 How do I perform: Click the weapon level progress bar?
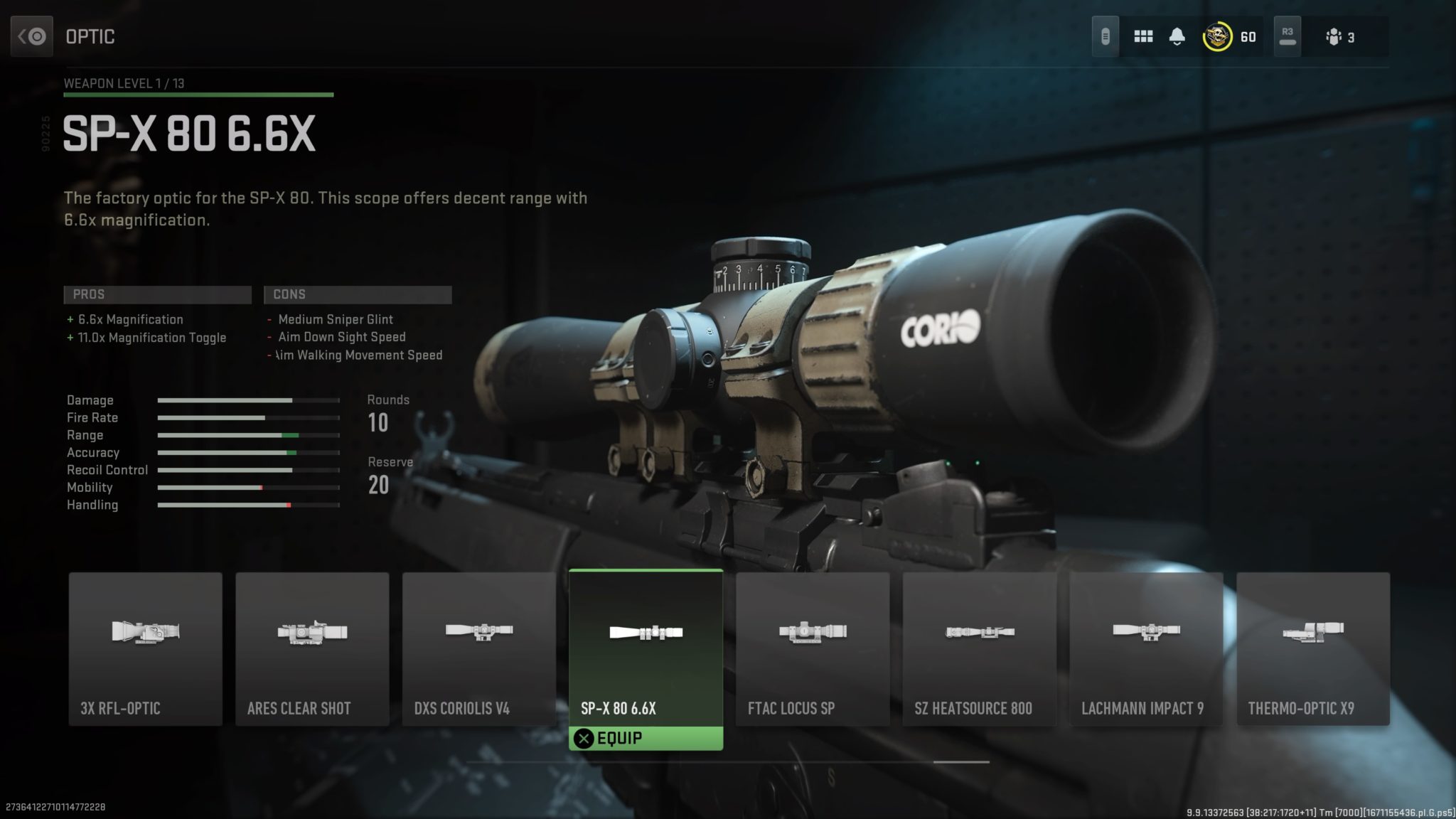click(198, 94)
